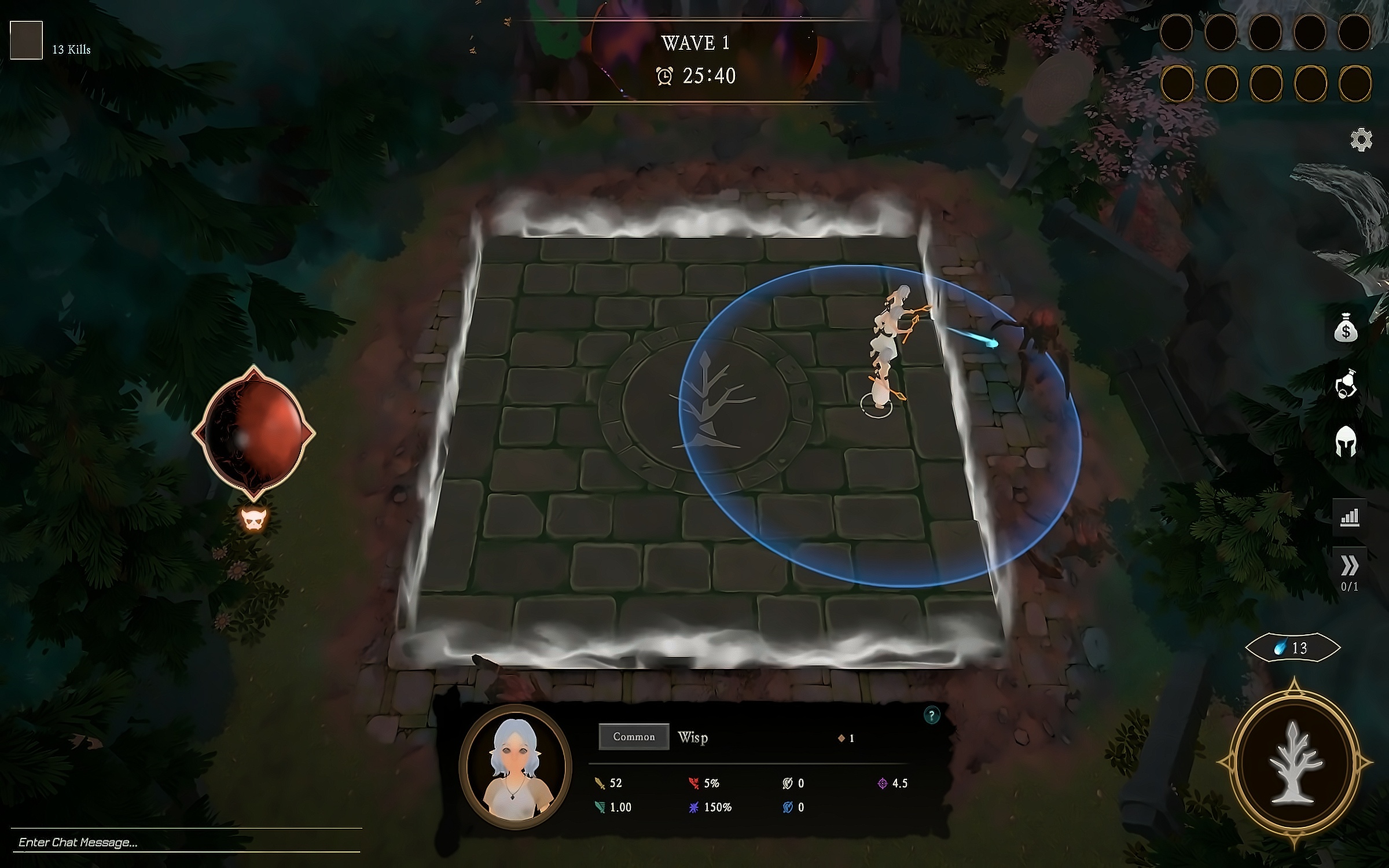1389x868 pixels.
Task: Open the question mark help
Action: [x=931, y=716]
